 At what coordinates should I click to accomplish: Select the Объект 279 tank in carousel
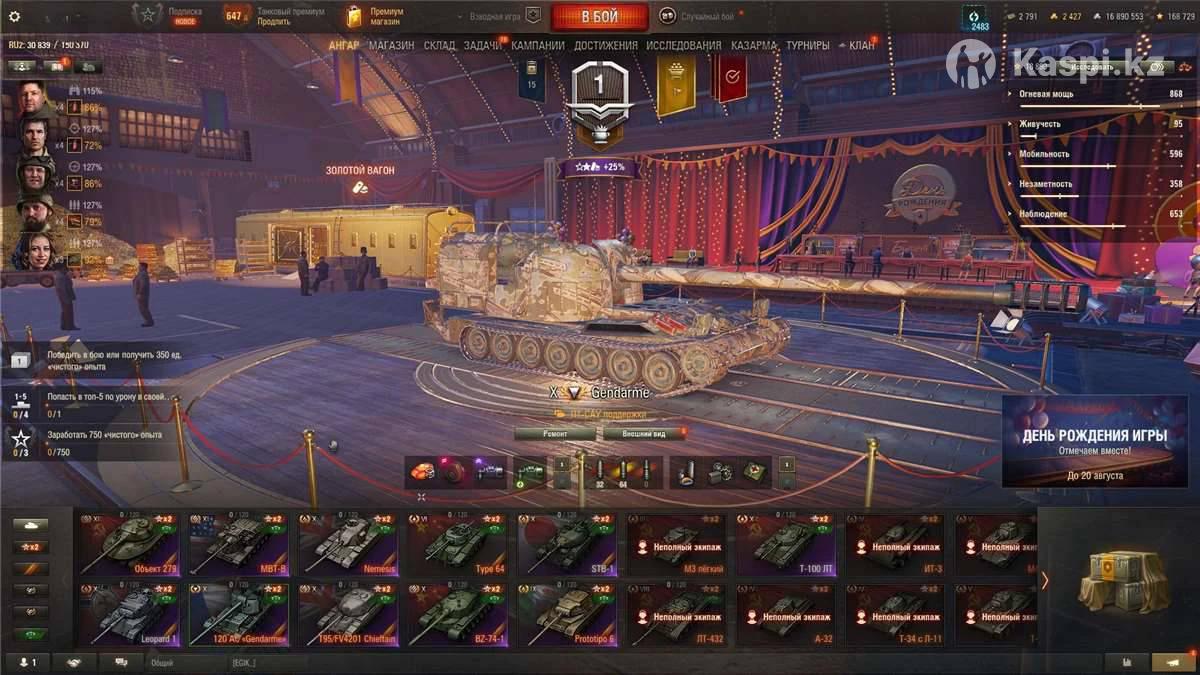(x=129, y=545)
